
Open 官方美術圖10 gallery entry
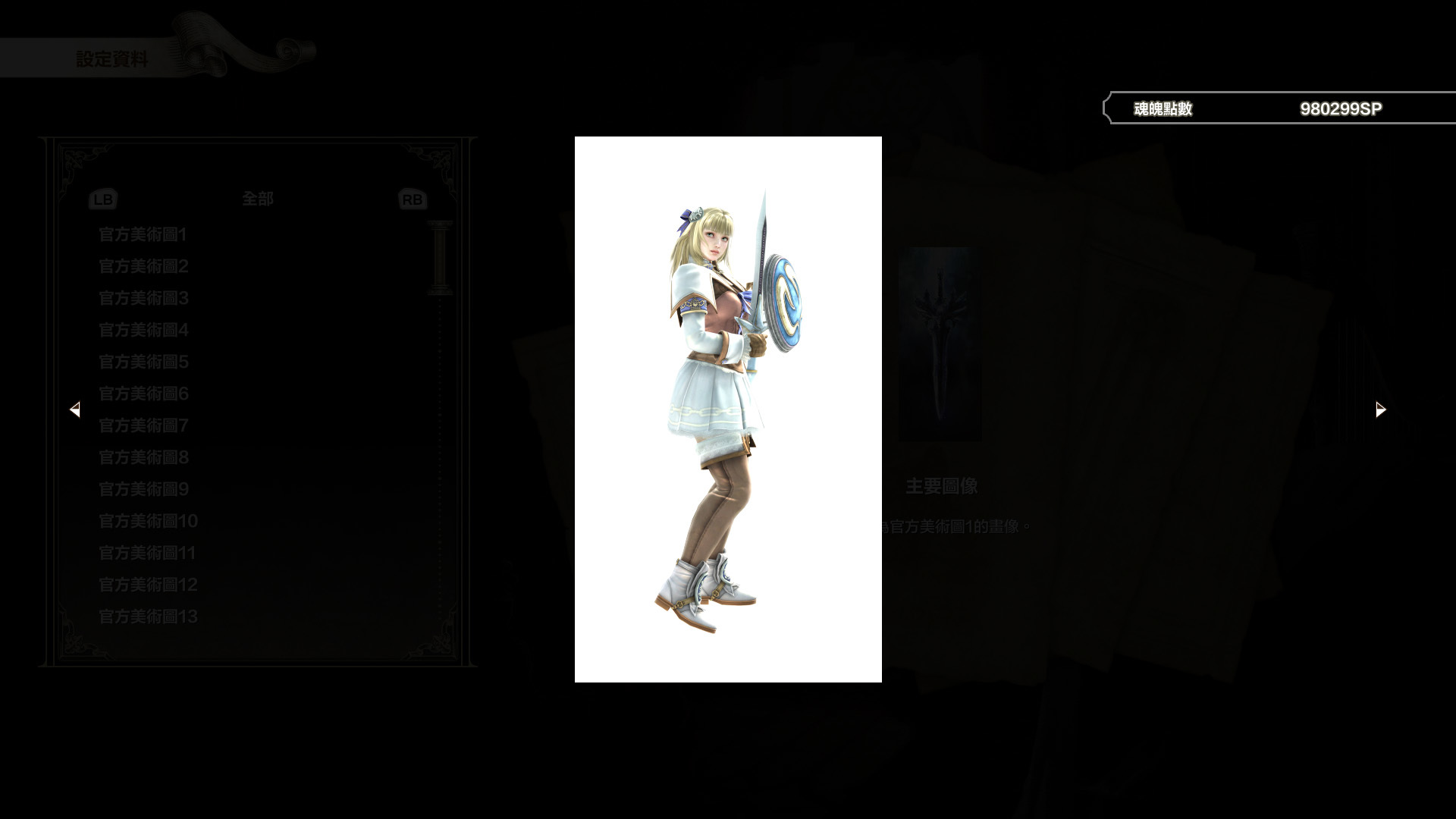pyautogui.click(x=147, y=522)
